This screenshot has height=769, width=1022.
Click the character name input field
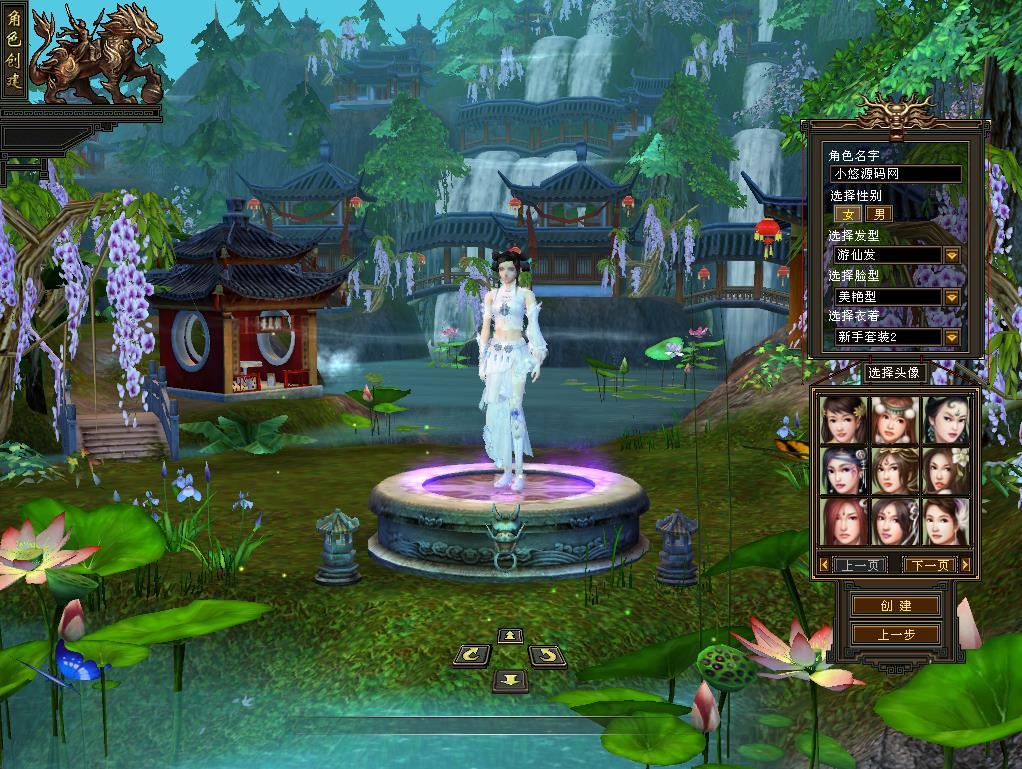tap(896, 174)
